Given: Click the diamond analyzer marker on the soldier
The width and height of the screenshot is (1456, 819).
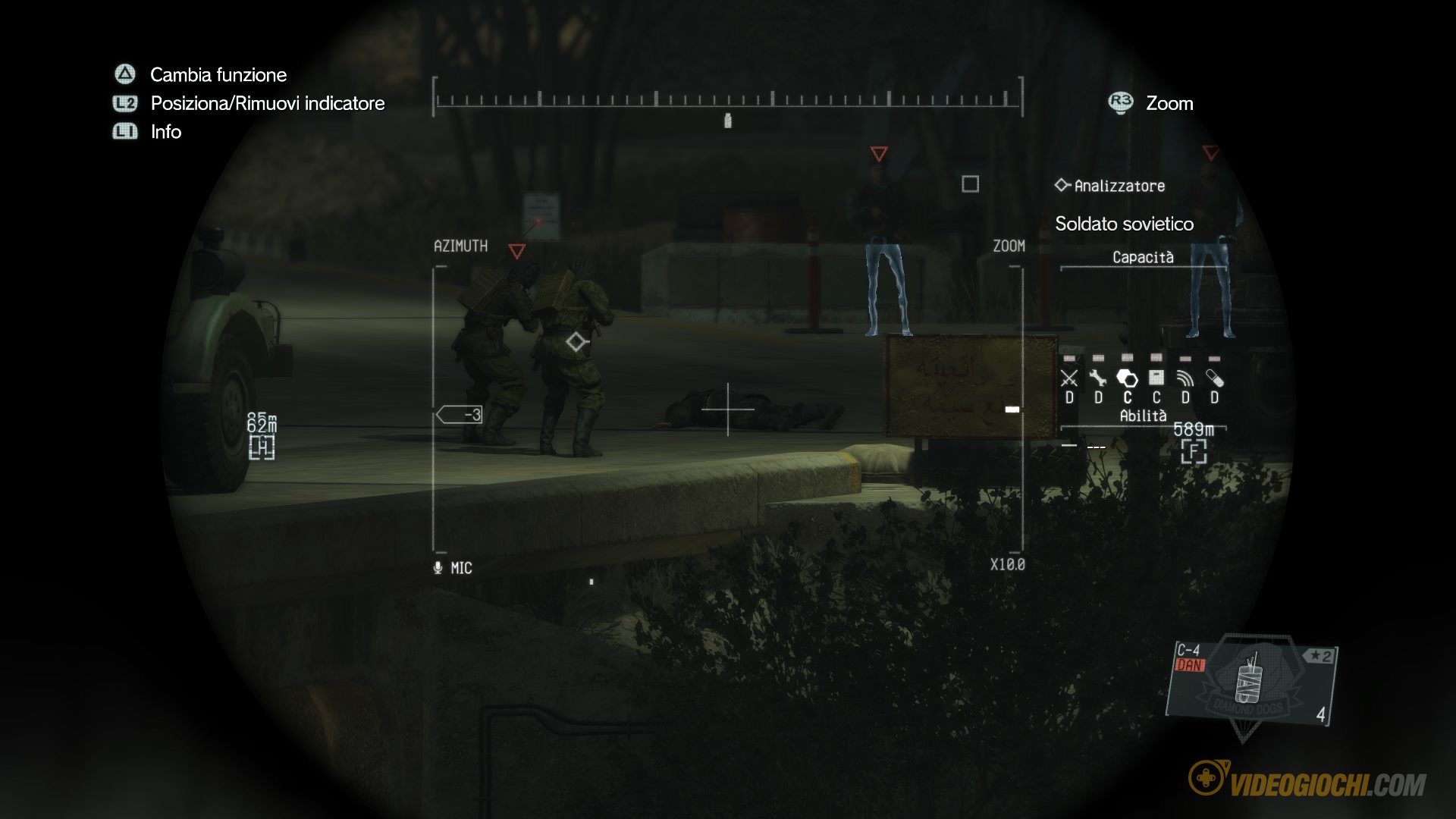Looking at the screenshot, I should point(576,342).
